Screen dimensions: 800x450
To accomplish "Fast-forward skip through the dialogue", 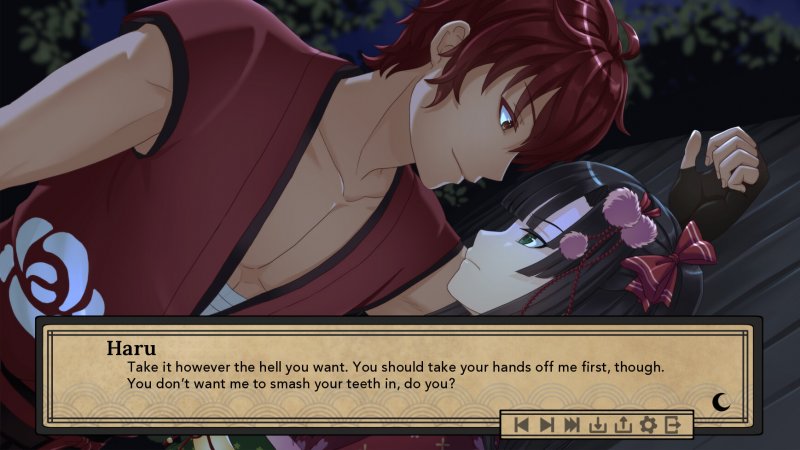I will click(x=572, y=425).
